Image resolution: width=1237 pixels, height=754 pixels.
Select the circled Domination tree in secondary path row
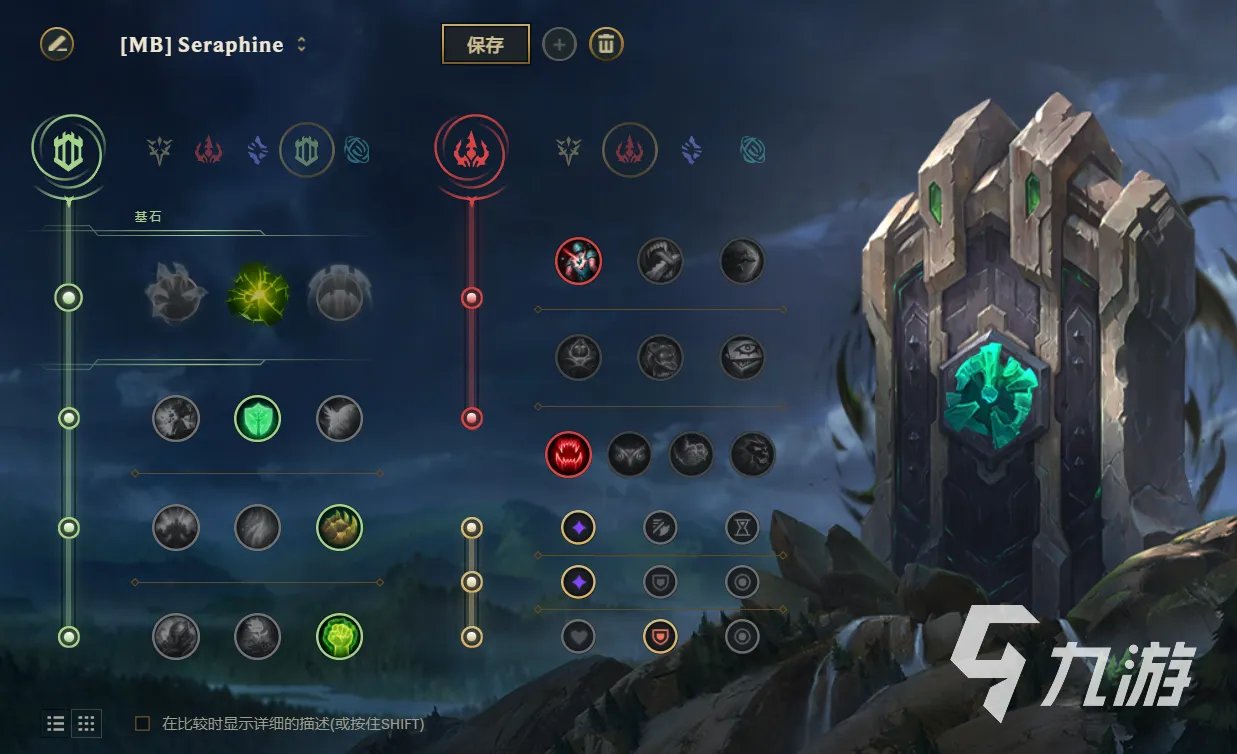point(628,150)
